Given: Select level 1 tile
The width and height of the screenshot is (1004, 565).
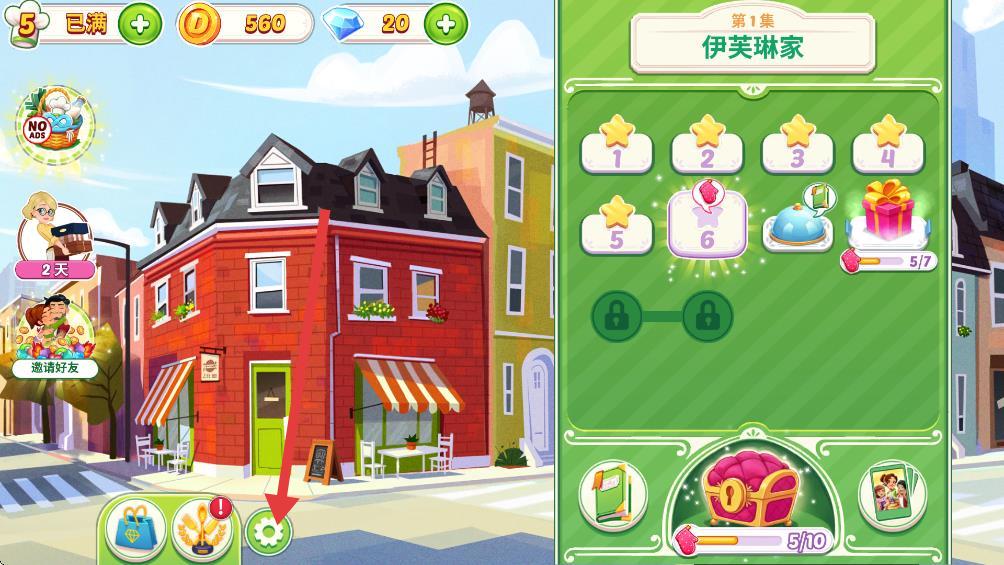Looking at the screenshot, I should pos(616,147).
